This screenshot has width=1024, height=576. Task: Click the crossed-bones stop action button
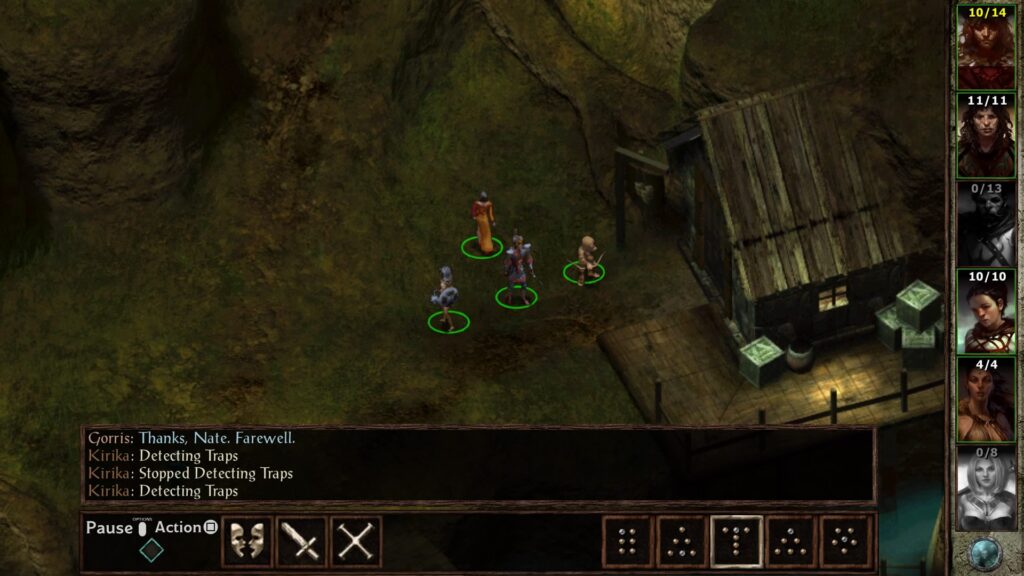point(355,541)
